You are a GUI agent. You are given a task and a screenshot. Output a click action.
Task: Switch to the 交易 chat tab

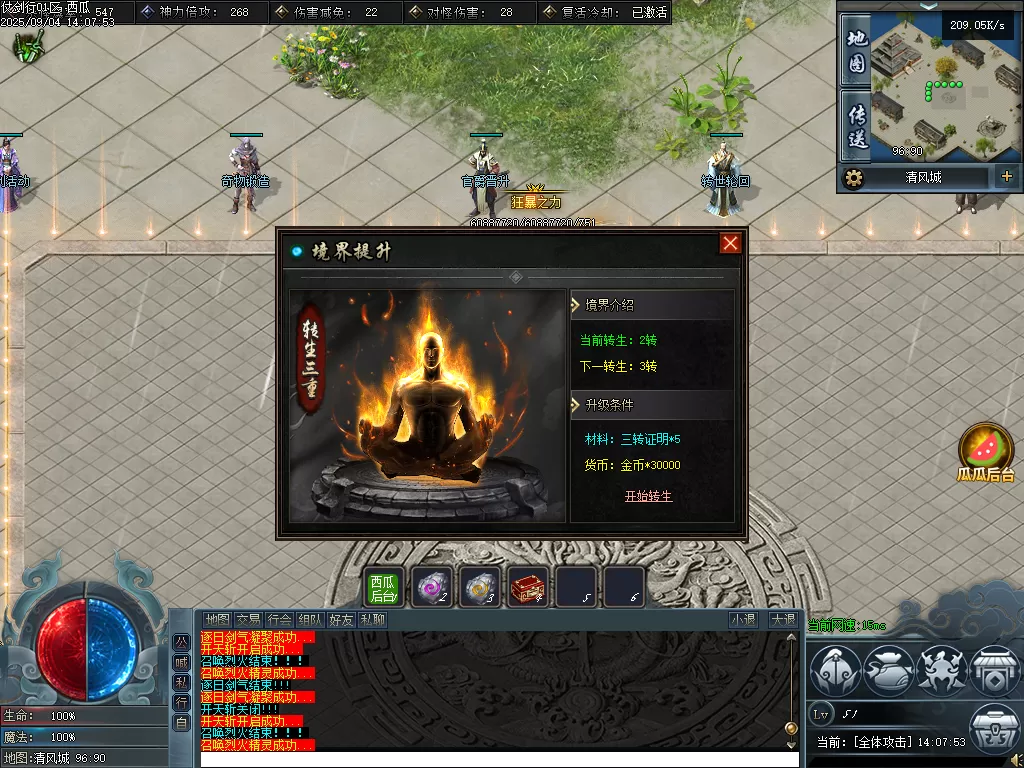248,620
